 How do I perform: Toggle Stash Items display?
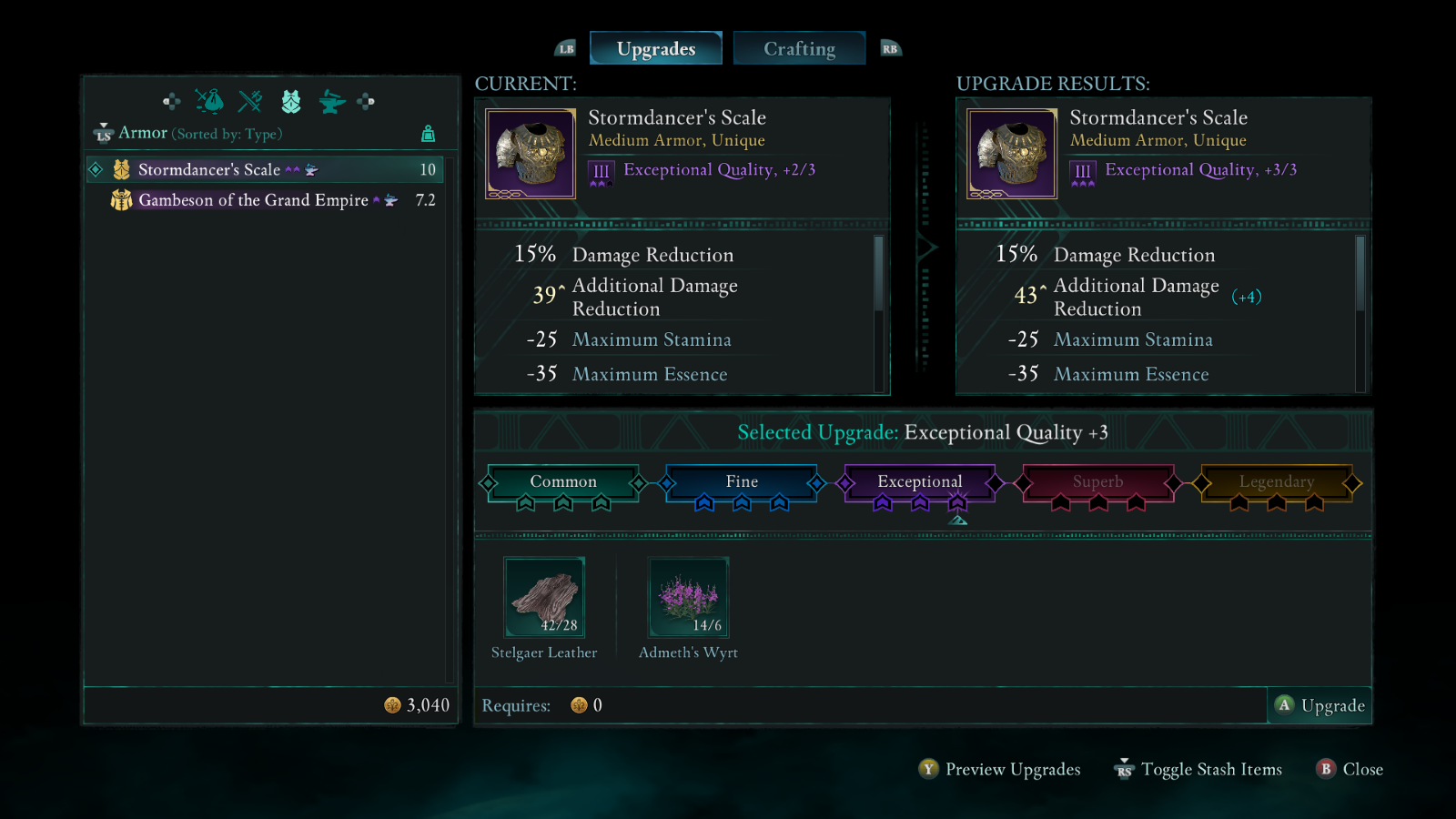pyautogui.click(x=1198, y=769)
